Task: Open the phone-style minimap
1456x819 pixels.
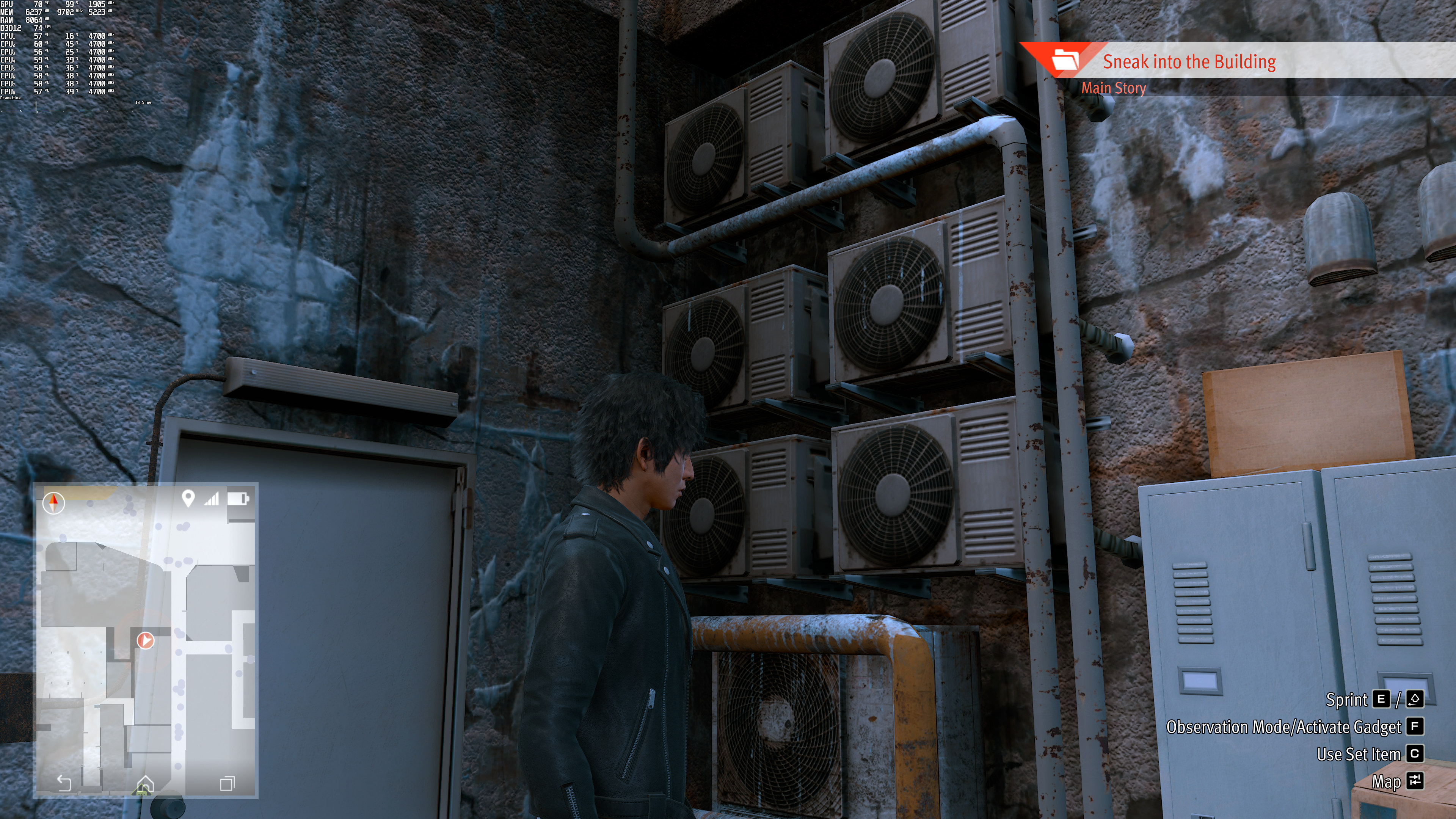Action: coord(146,640)
